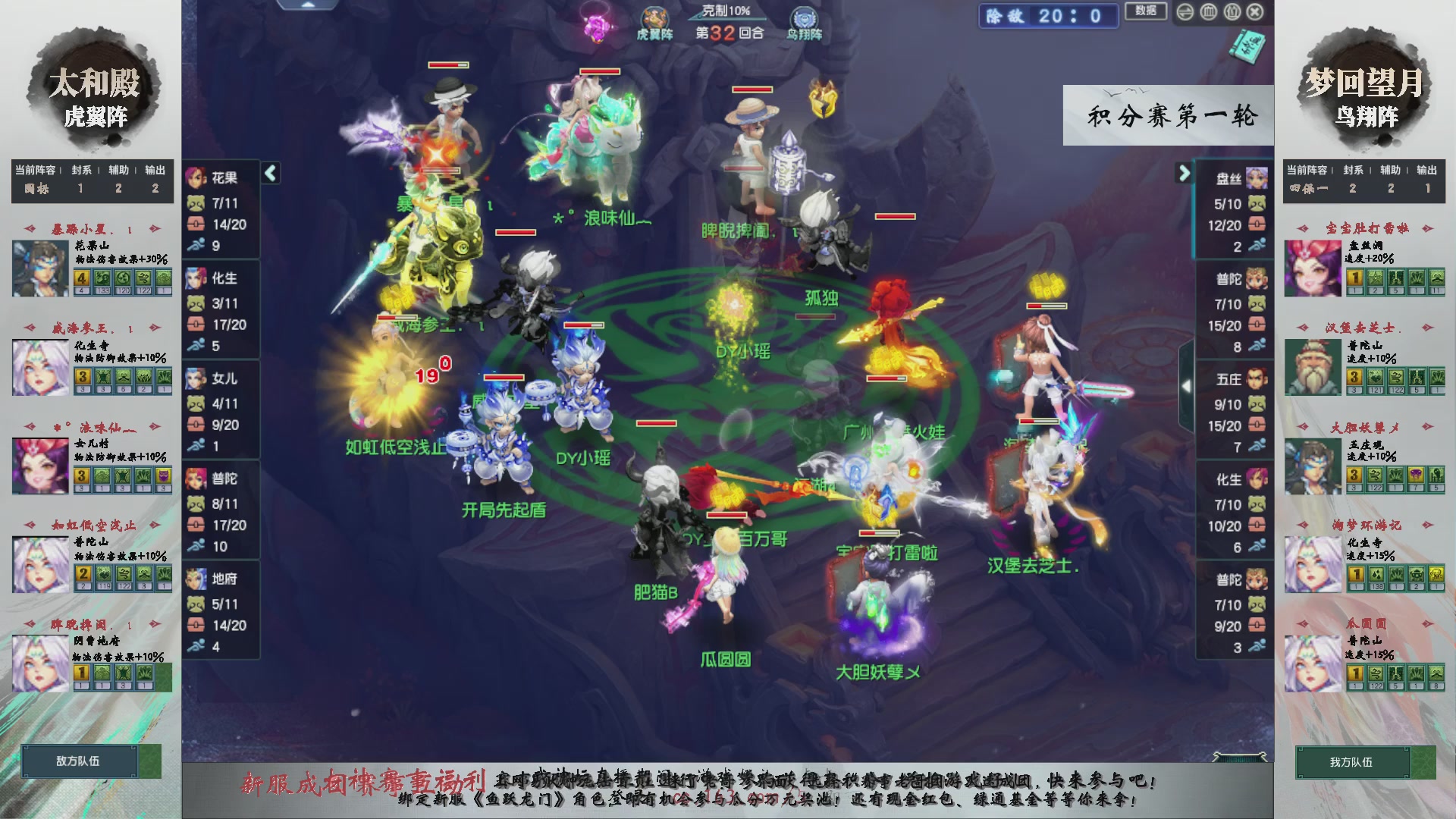Toggle the battle effects visibility icon

click(x=1232, y=12)
